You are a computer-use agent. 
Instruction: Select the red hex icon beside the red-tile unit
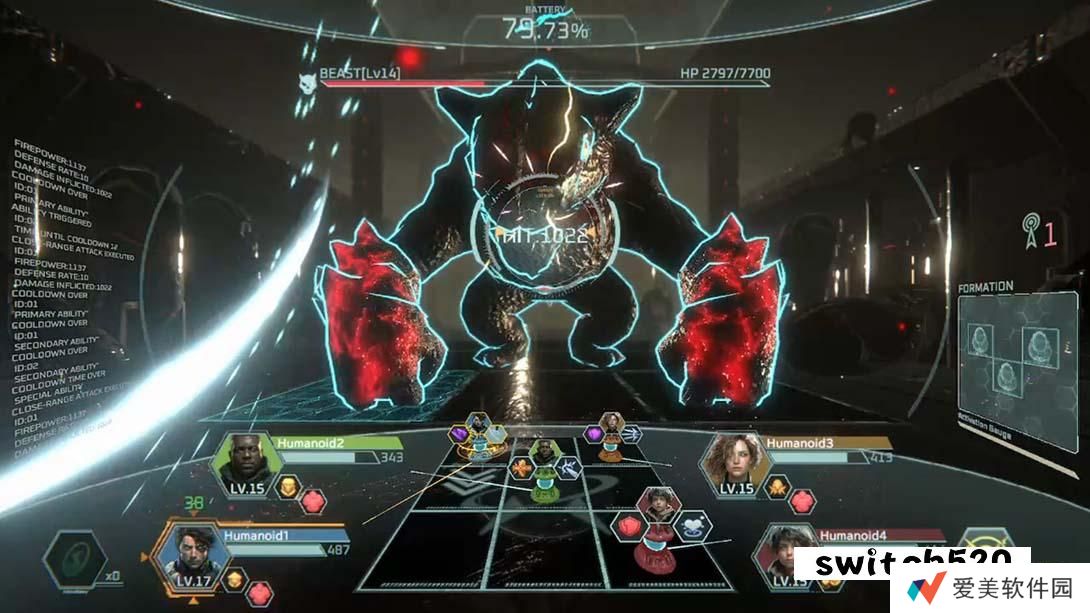pyautogui.click(x=630, y=527)
